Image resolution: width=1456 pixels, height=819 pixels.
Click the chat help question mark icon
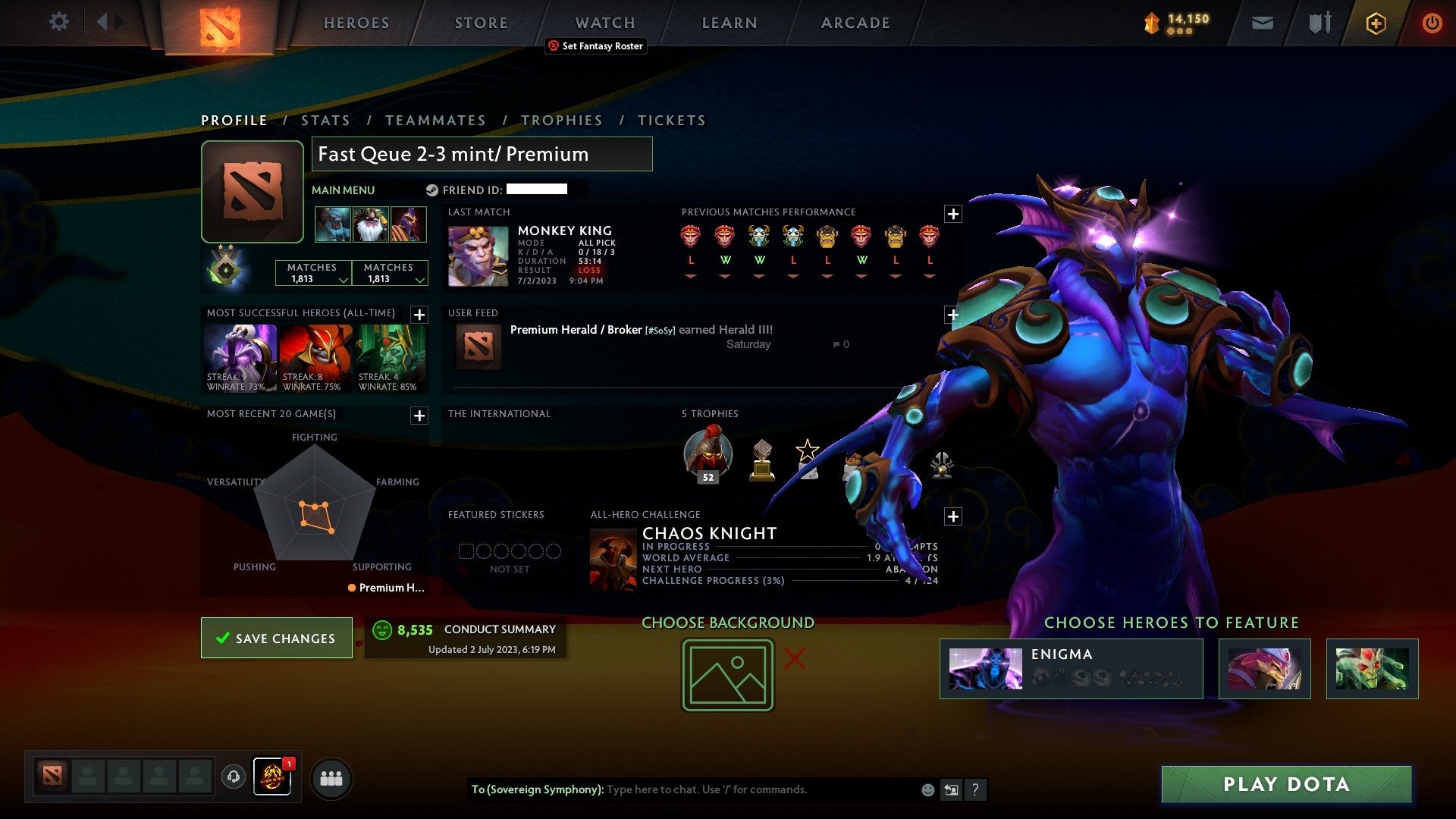pyautogui.click(x=975, y=789)
